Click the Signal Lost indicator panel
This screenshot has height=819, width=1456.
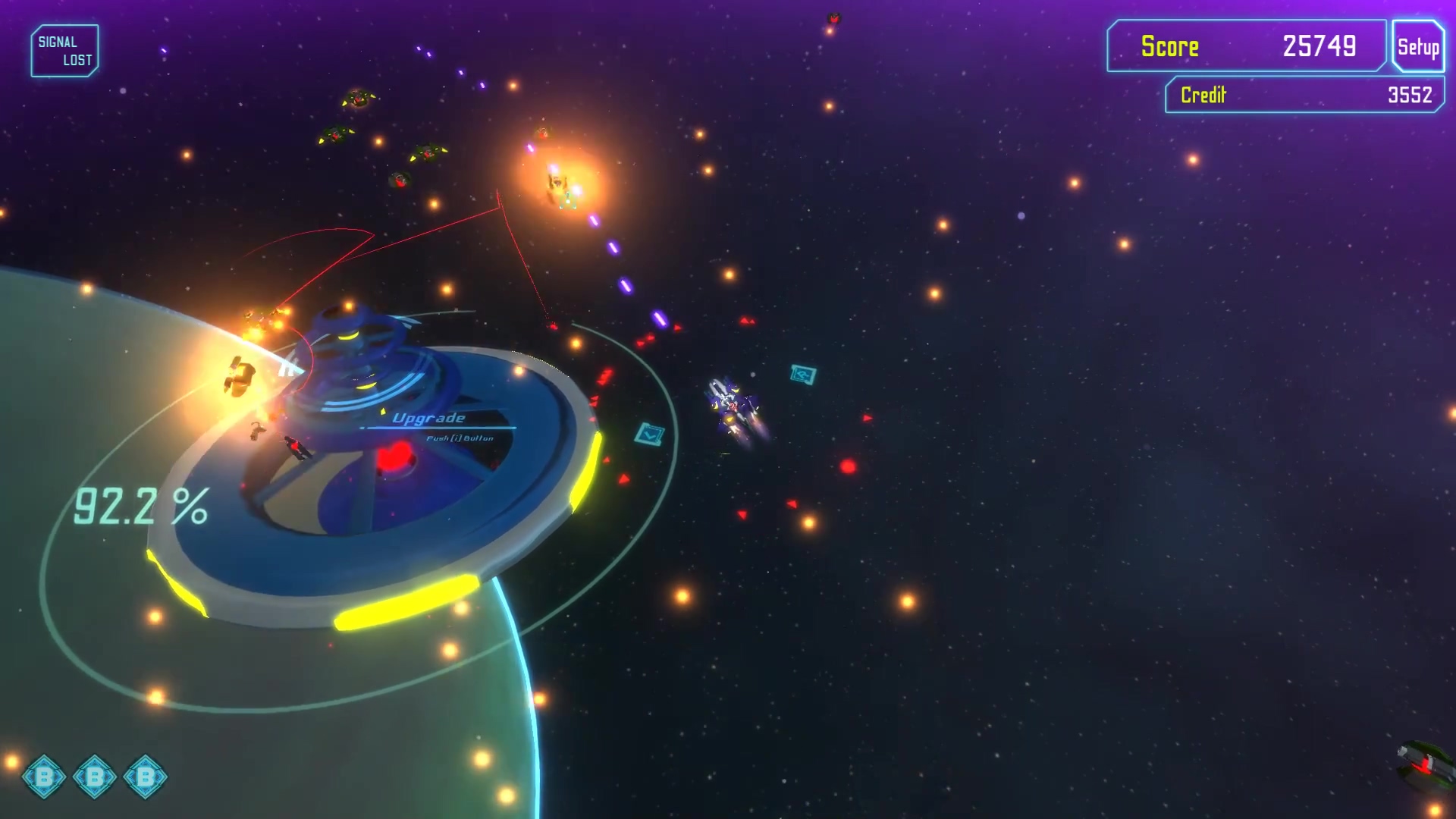(64, 51)
